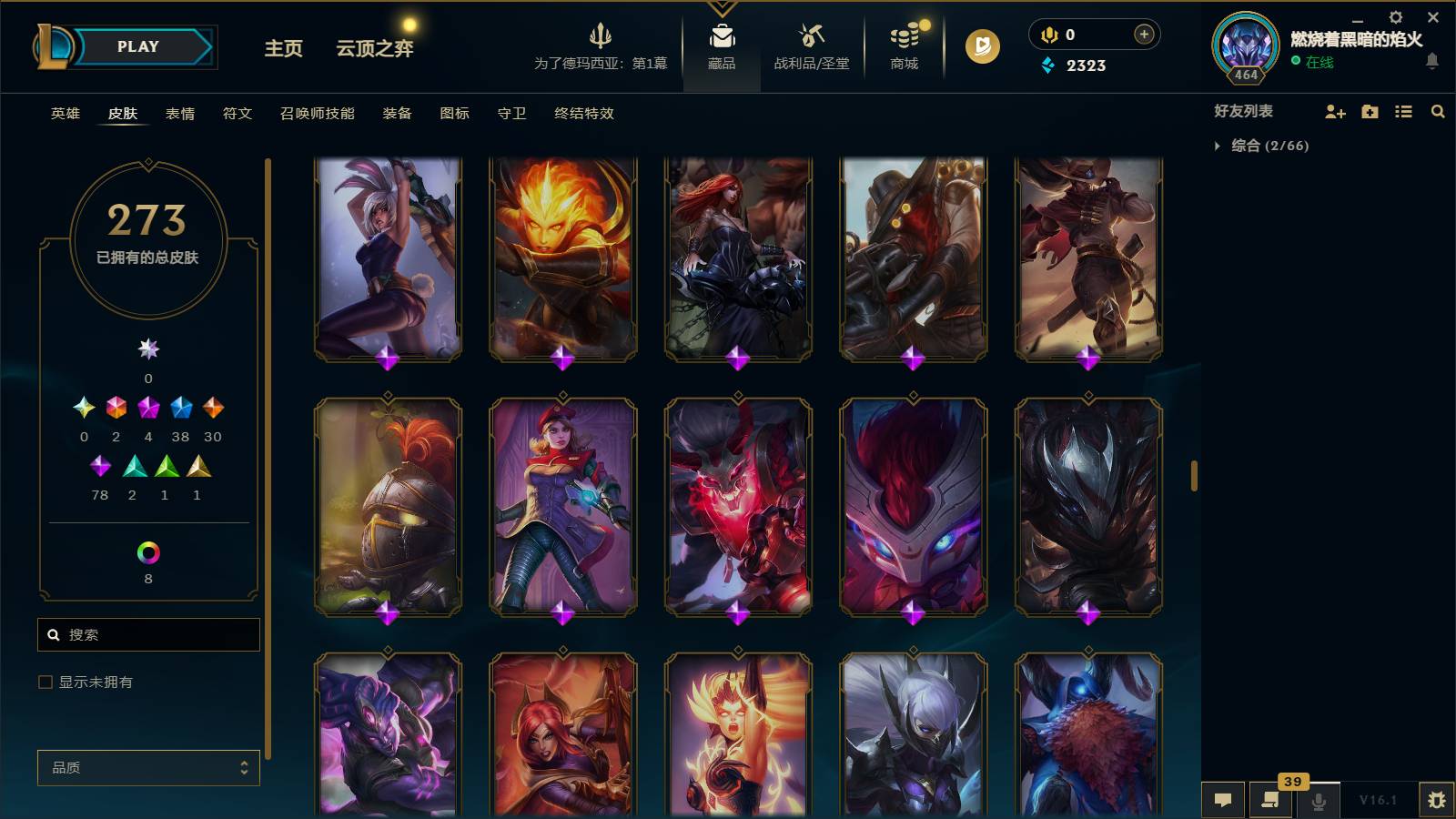Switch to the 表情 tab

click(179, 114)
